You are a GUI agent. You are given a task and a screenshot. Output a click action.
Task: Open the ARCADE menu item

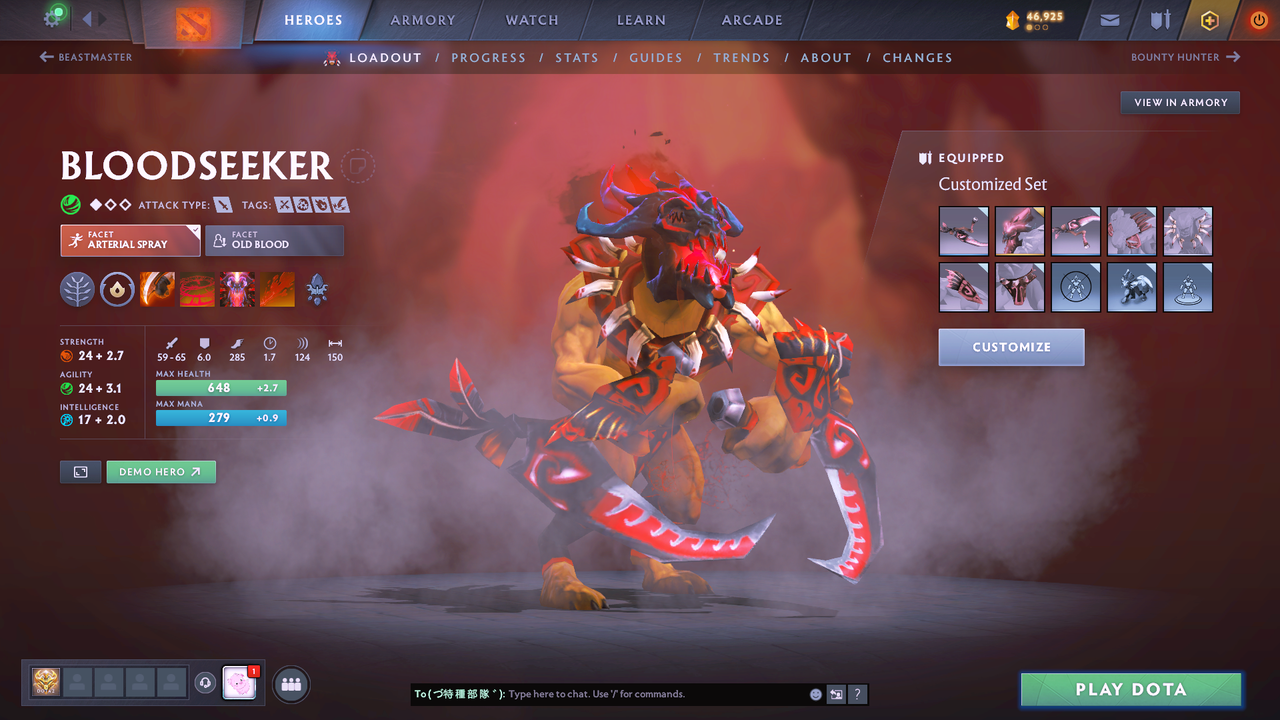pos(751,20)
